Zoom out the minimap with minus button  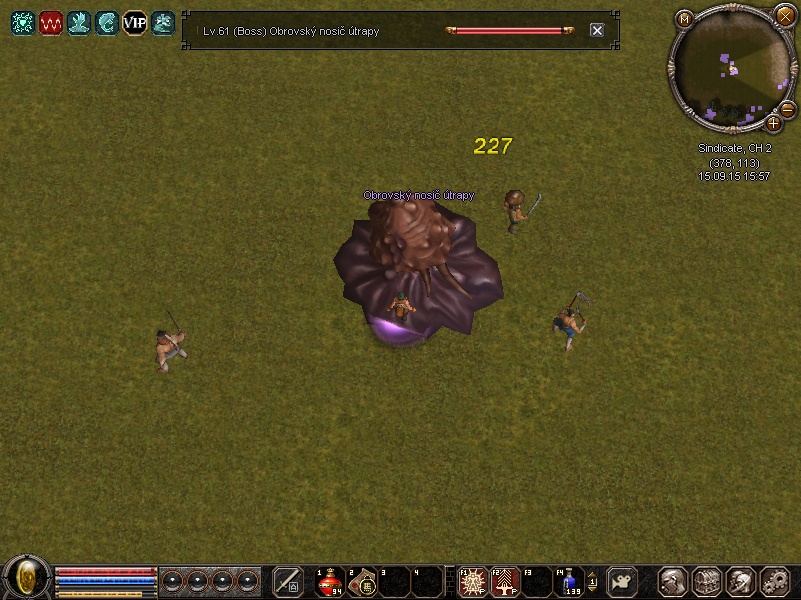(x=787, y=109)
